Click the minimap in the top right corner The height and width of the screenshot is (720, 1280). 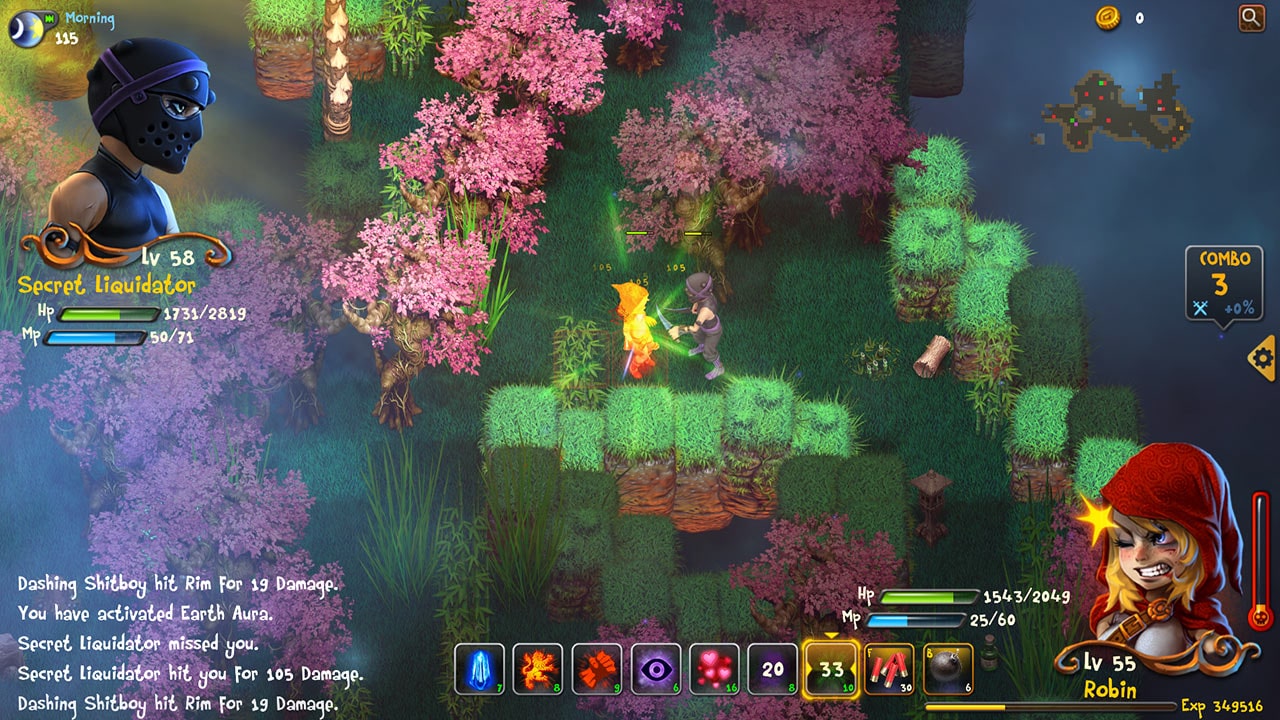click(1115, 110)
